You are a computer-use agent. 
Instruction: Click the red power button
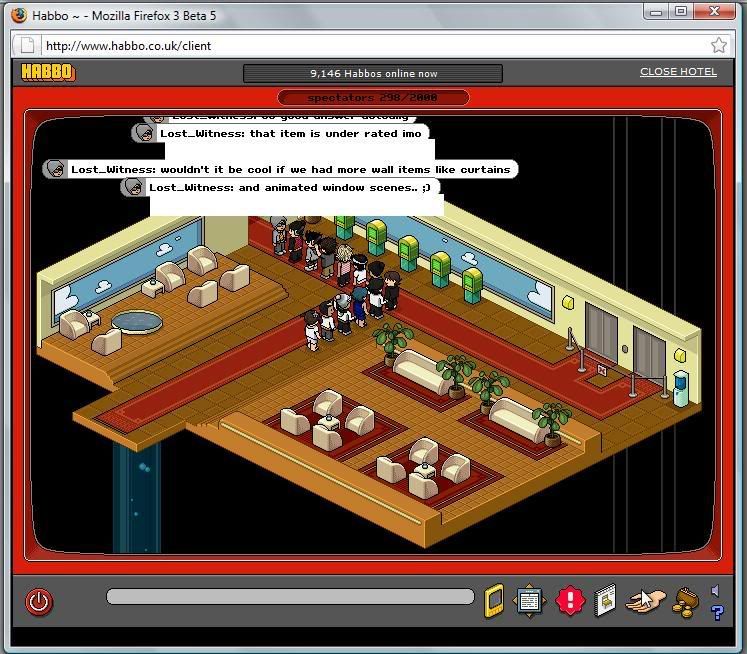click(x=38, y=602)
